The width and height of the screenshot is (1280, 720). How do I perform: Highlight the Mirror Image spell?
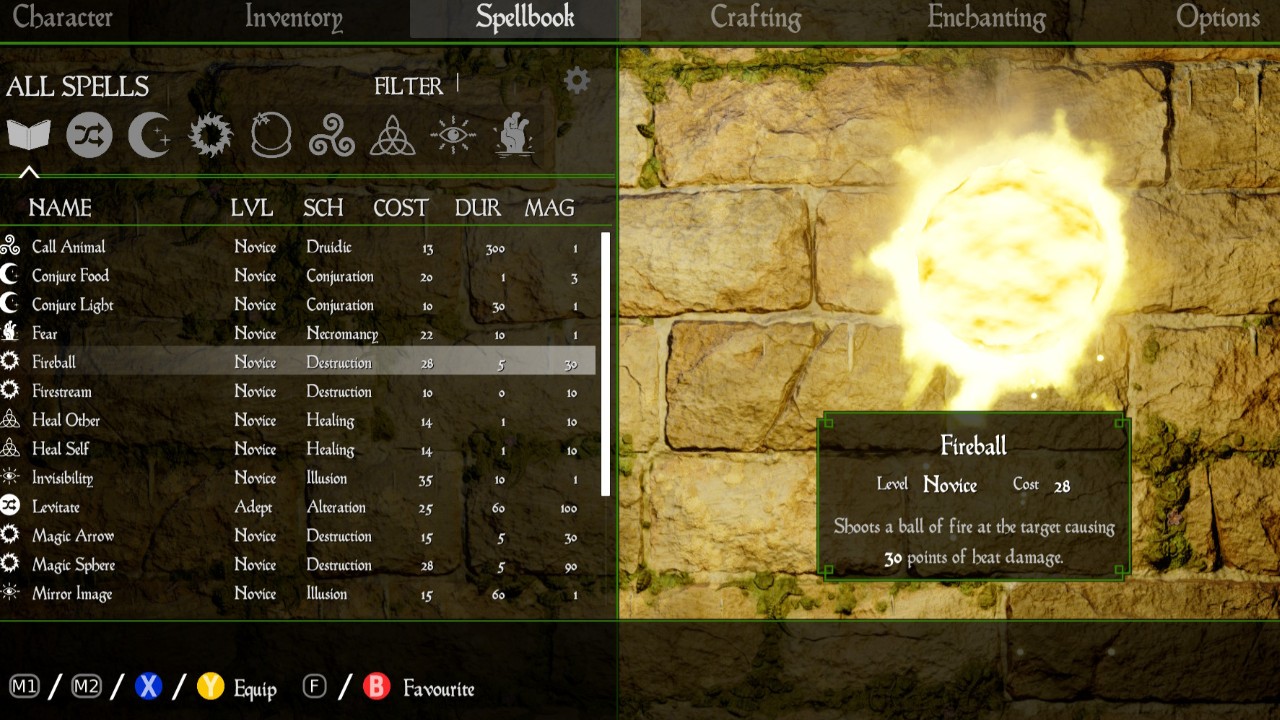pyautogui.click(x=71, y=594)
